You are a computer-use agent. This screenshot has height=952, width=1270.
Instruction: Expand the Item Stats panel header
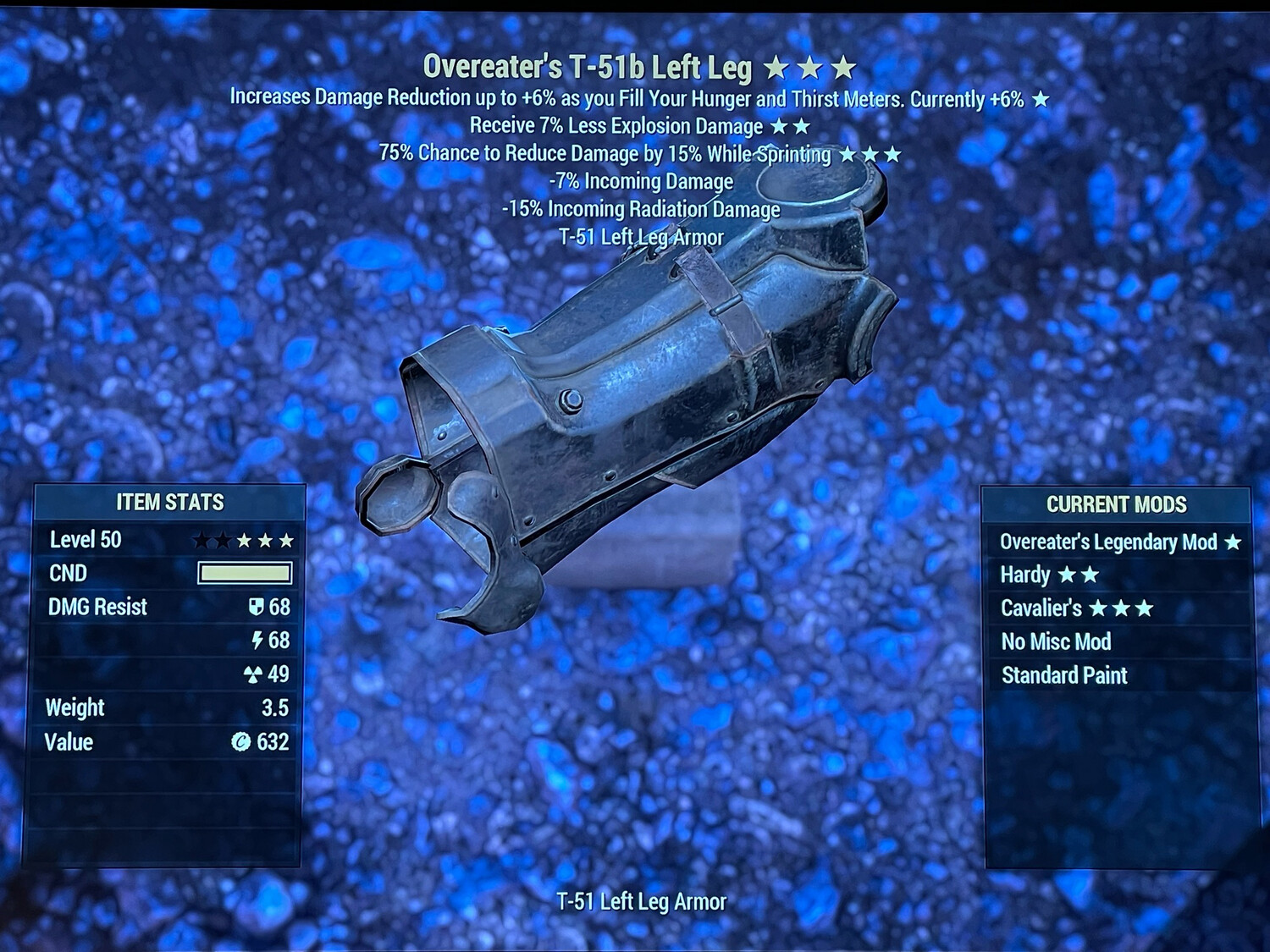(x=169, y=502)
